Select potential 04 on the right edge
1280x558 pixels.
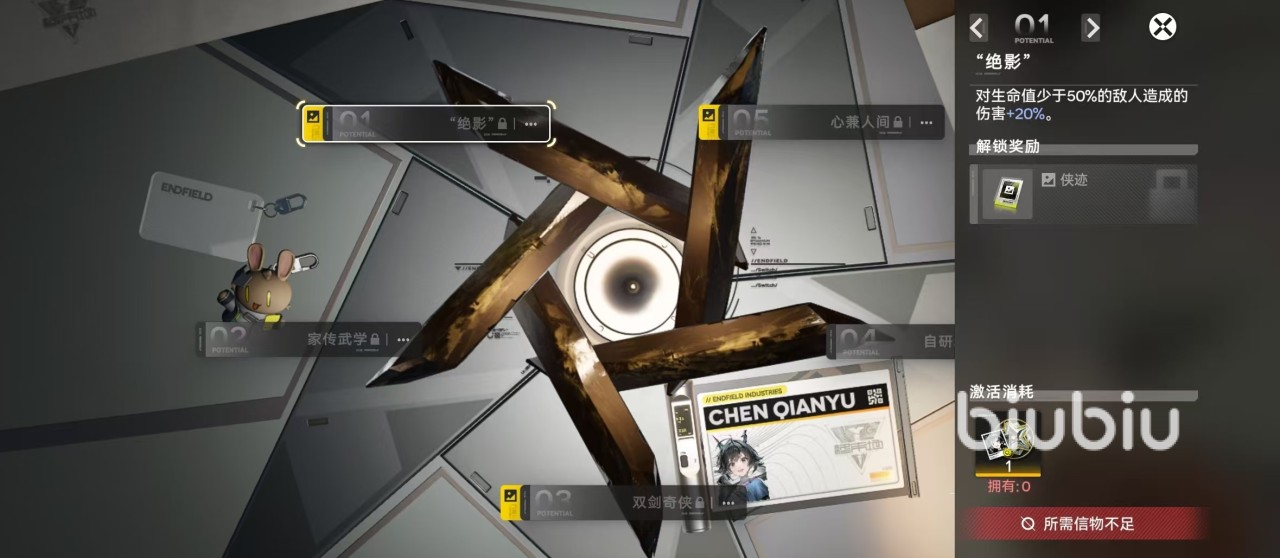pos(892,342)
